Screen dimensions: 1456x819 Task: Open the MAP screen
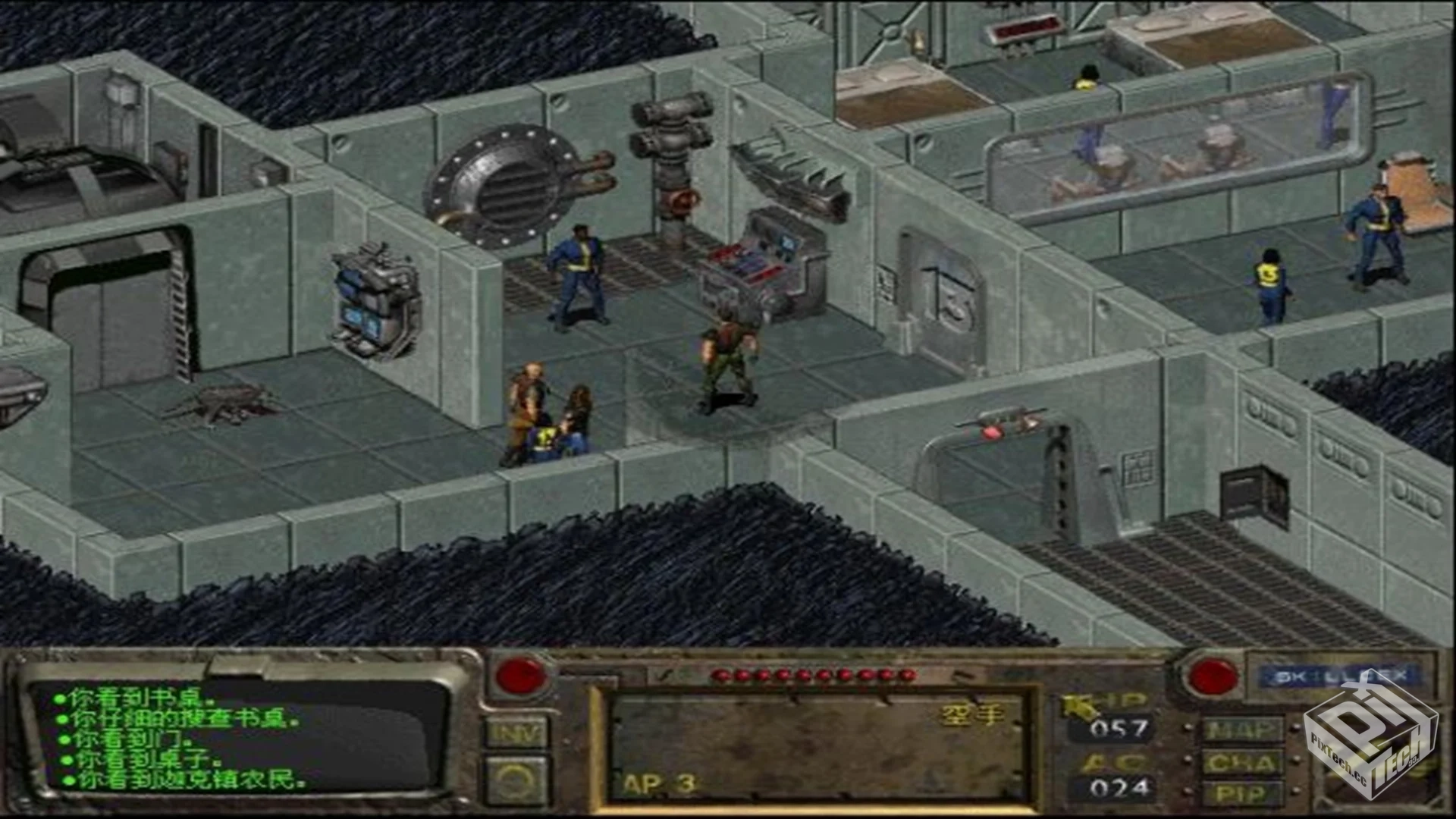click(1241, 730)
